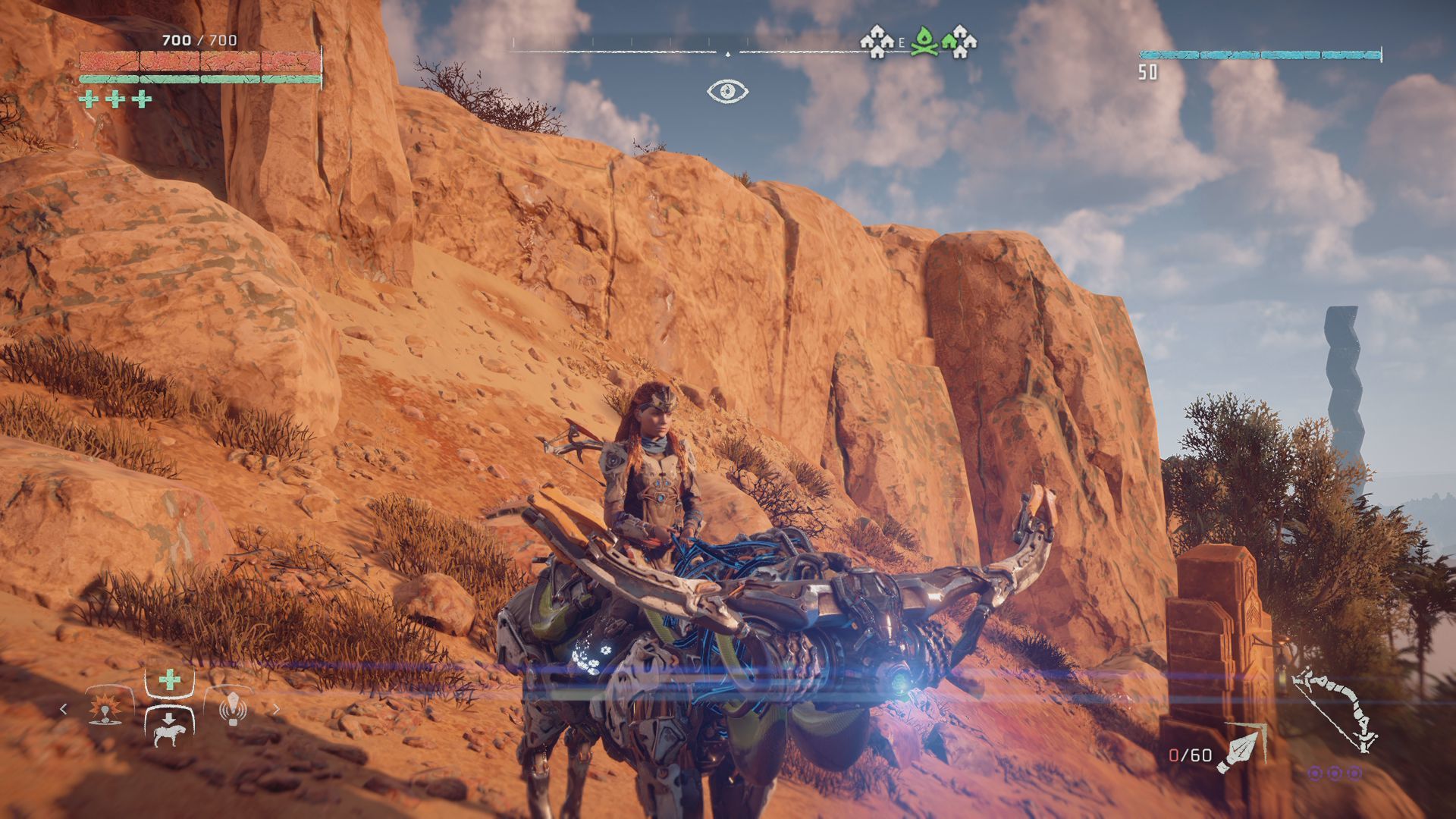Click the center notch of the compass bar

pyautogui.click(x=728, y=55)
